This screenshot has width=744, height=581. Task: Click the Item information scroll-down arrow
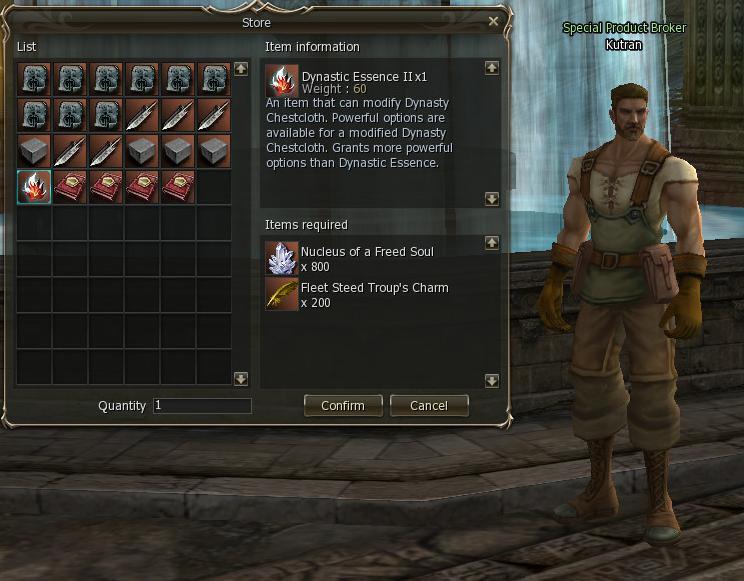point(491,199)
